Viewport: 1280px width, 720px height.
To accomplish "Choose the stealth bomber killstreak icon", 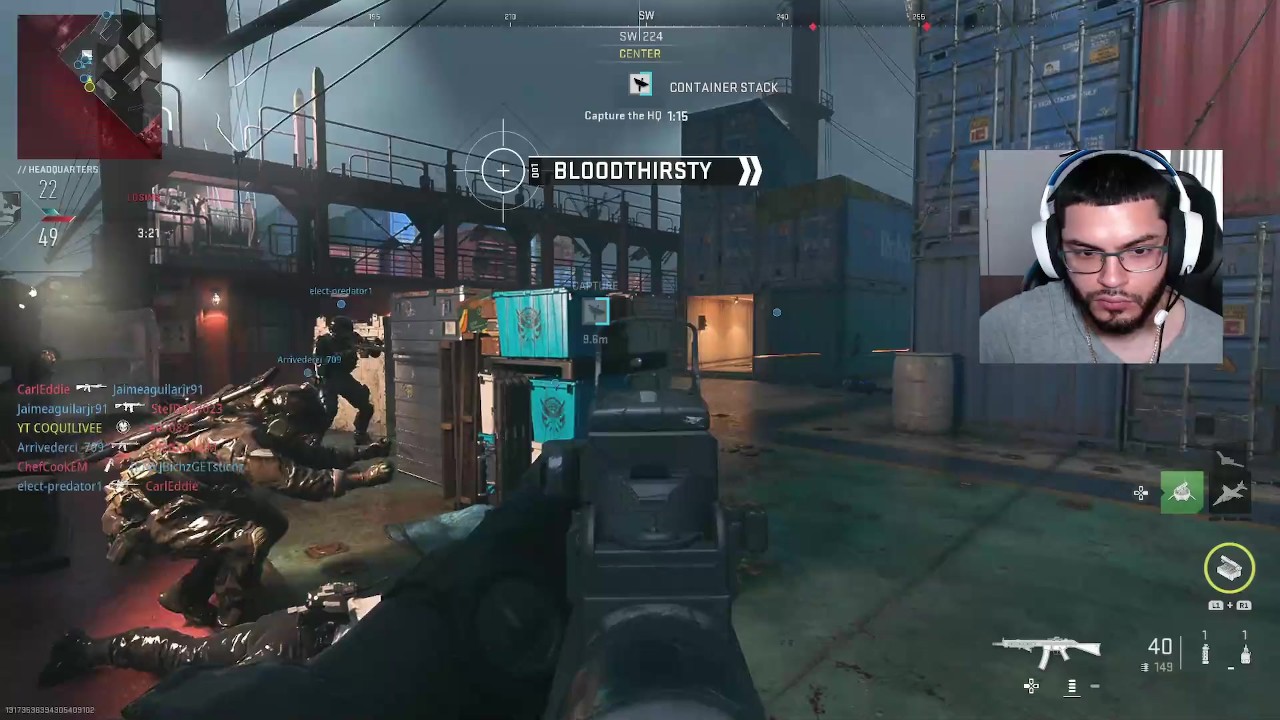I will coord(1229,459).
